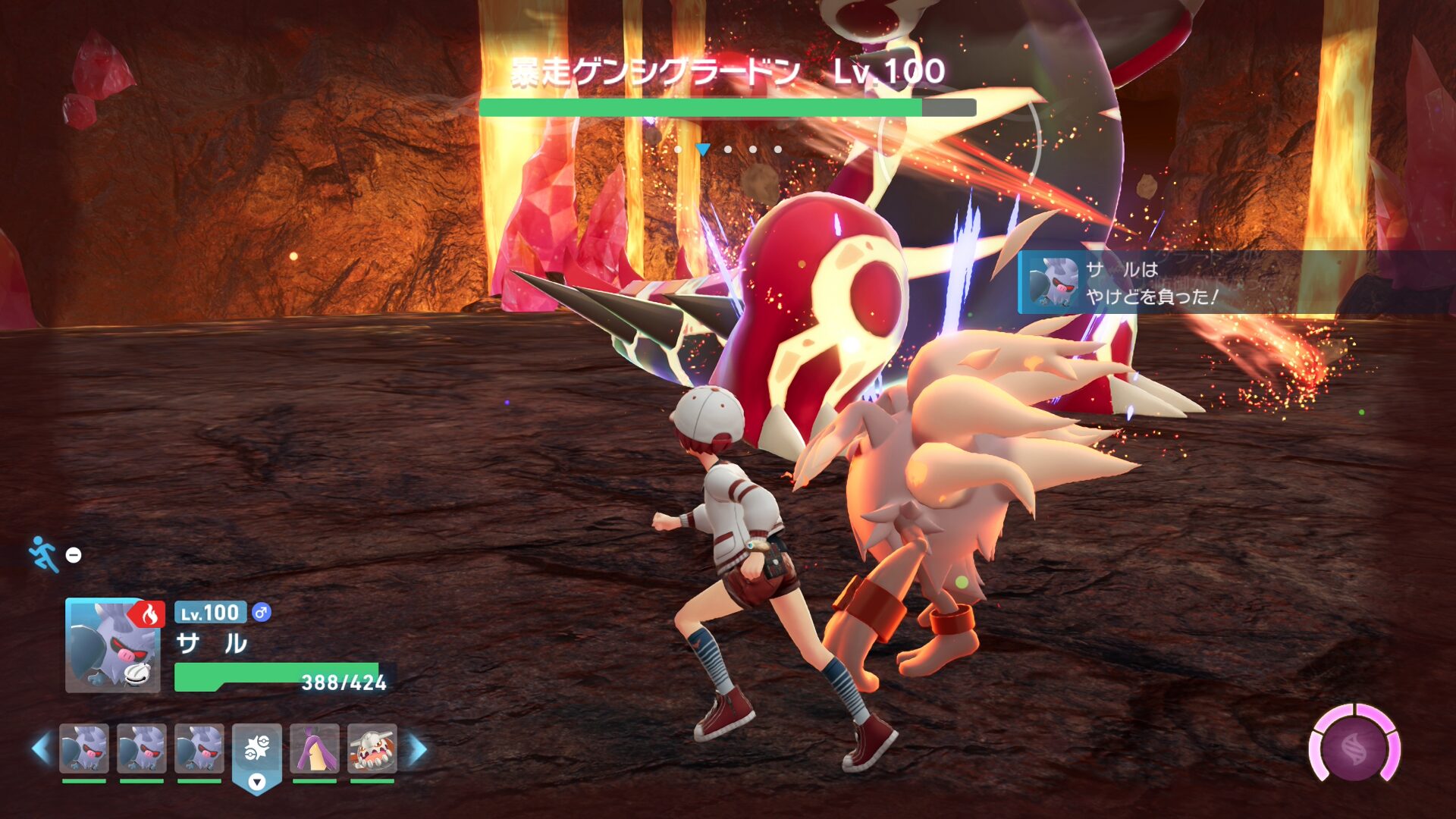1456x819 pixels.
Task: Click the blue running figure icon
Action: 44,554
